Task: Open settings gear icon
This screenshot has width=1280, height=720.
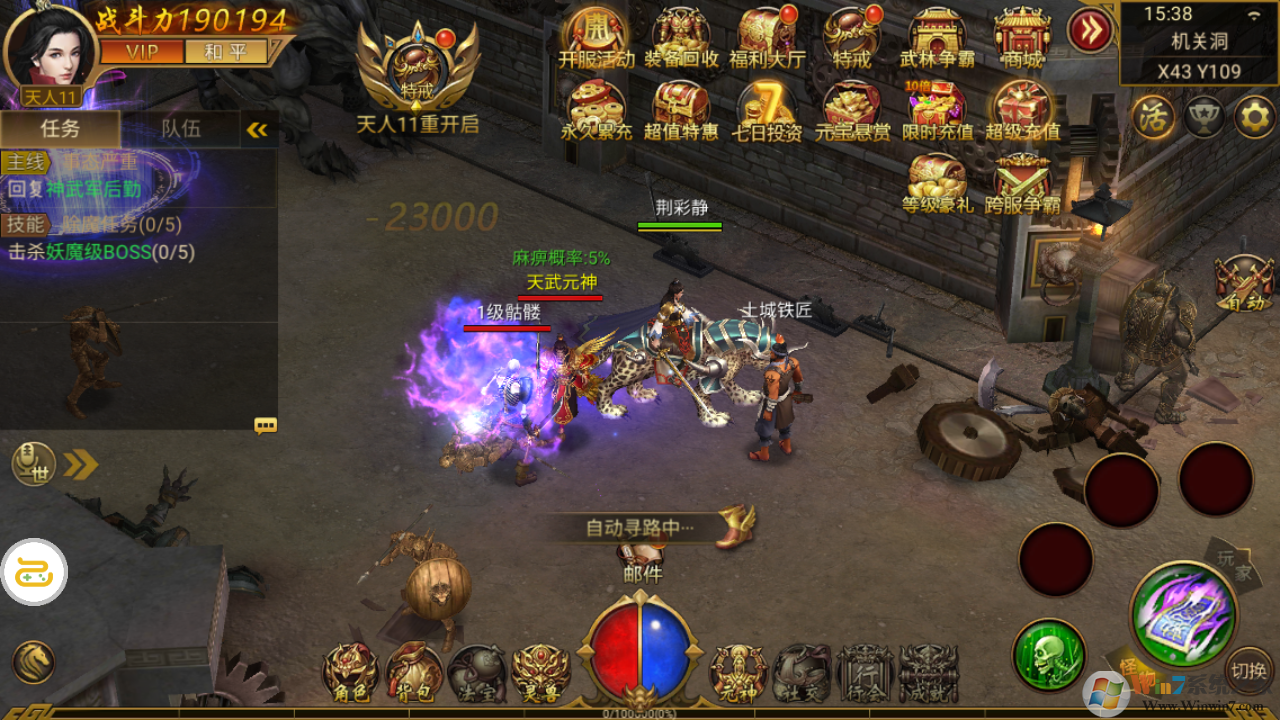Action: click(1254, 117)
